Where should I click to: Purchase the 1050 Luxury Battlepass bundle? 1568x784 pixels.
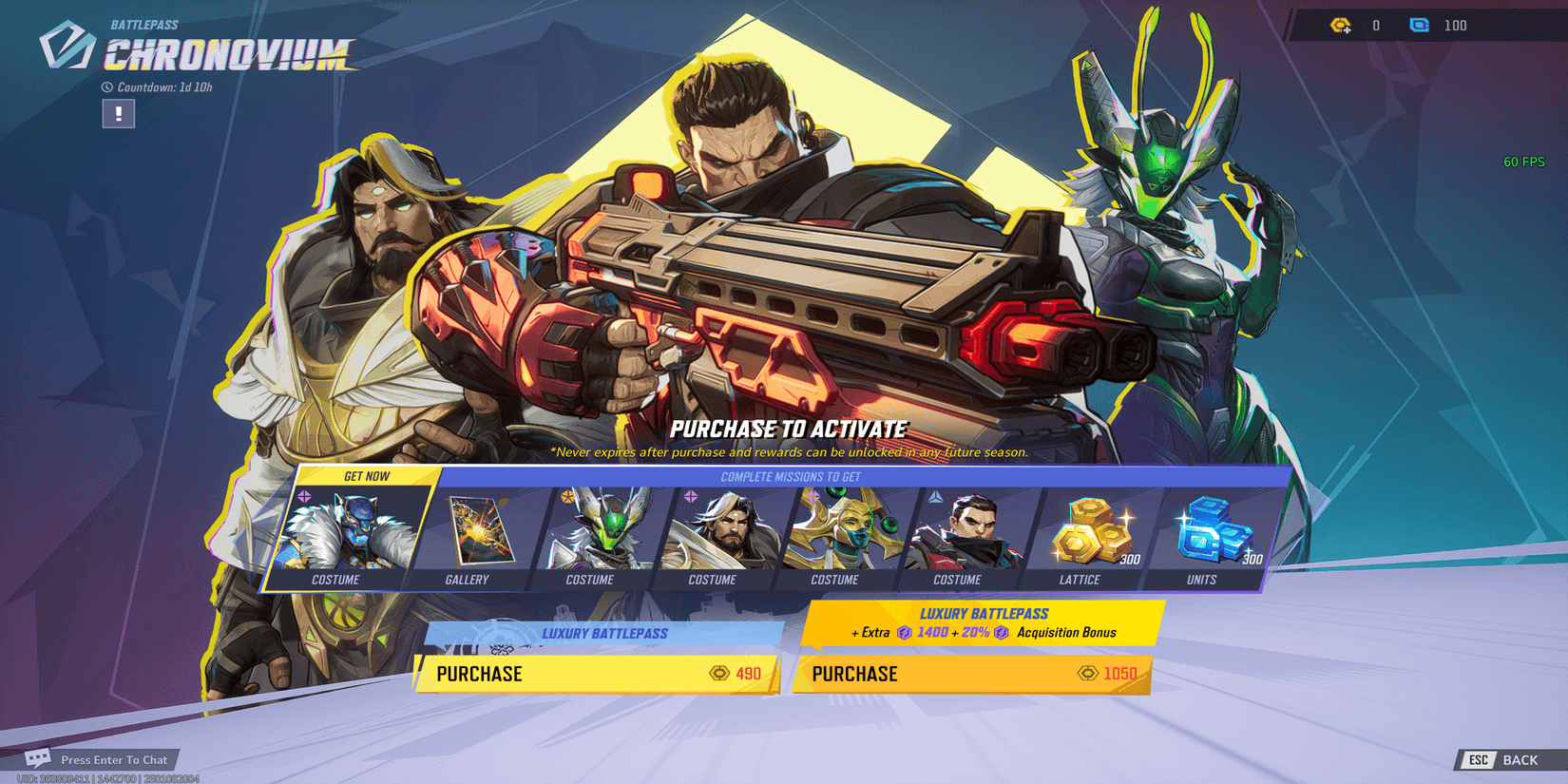coord(973,674)
